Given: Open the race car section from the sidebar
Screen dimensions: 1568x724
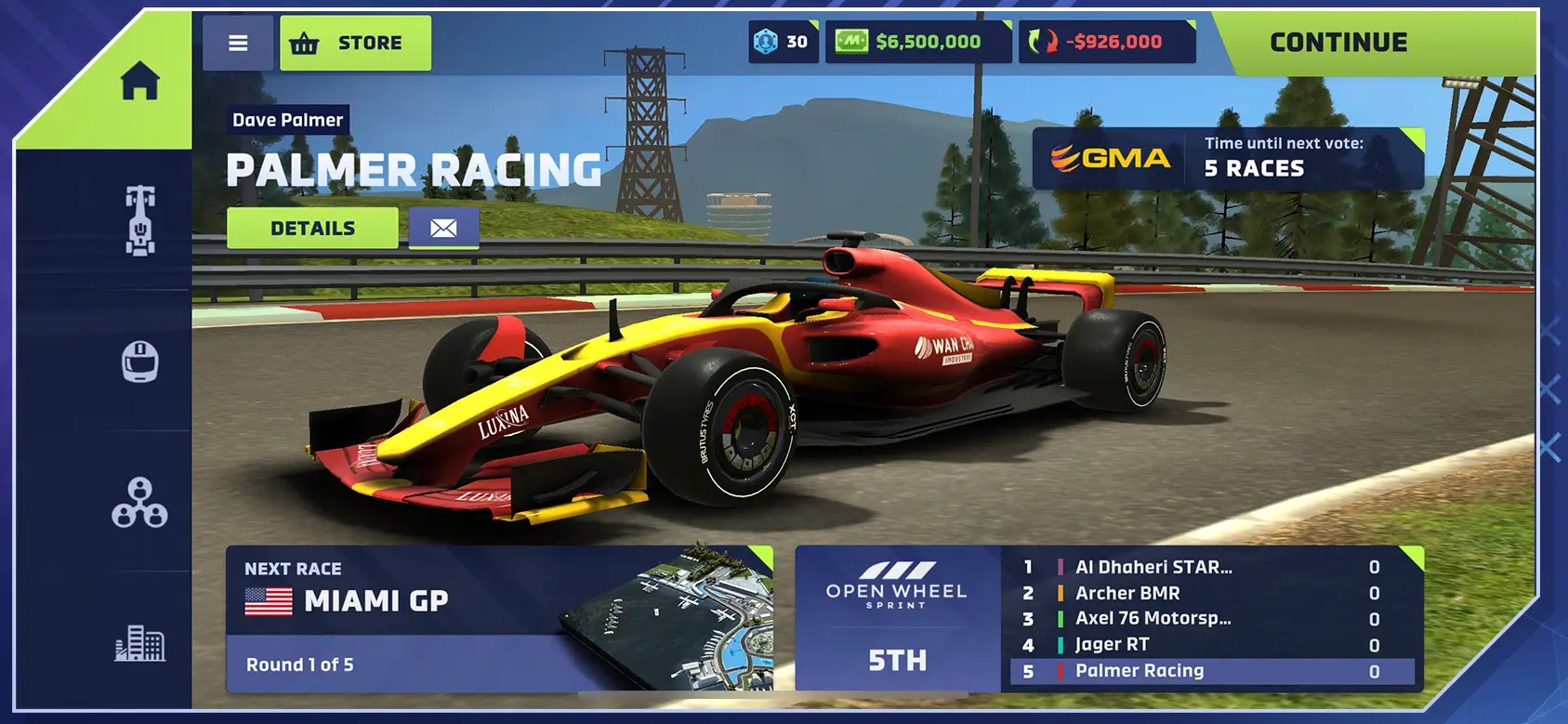Looking at the screenshot, I should click(x=140, y=218).
